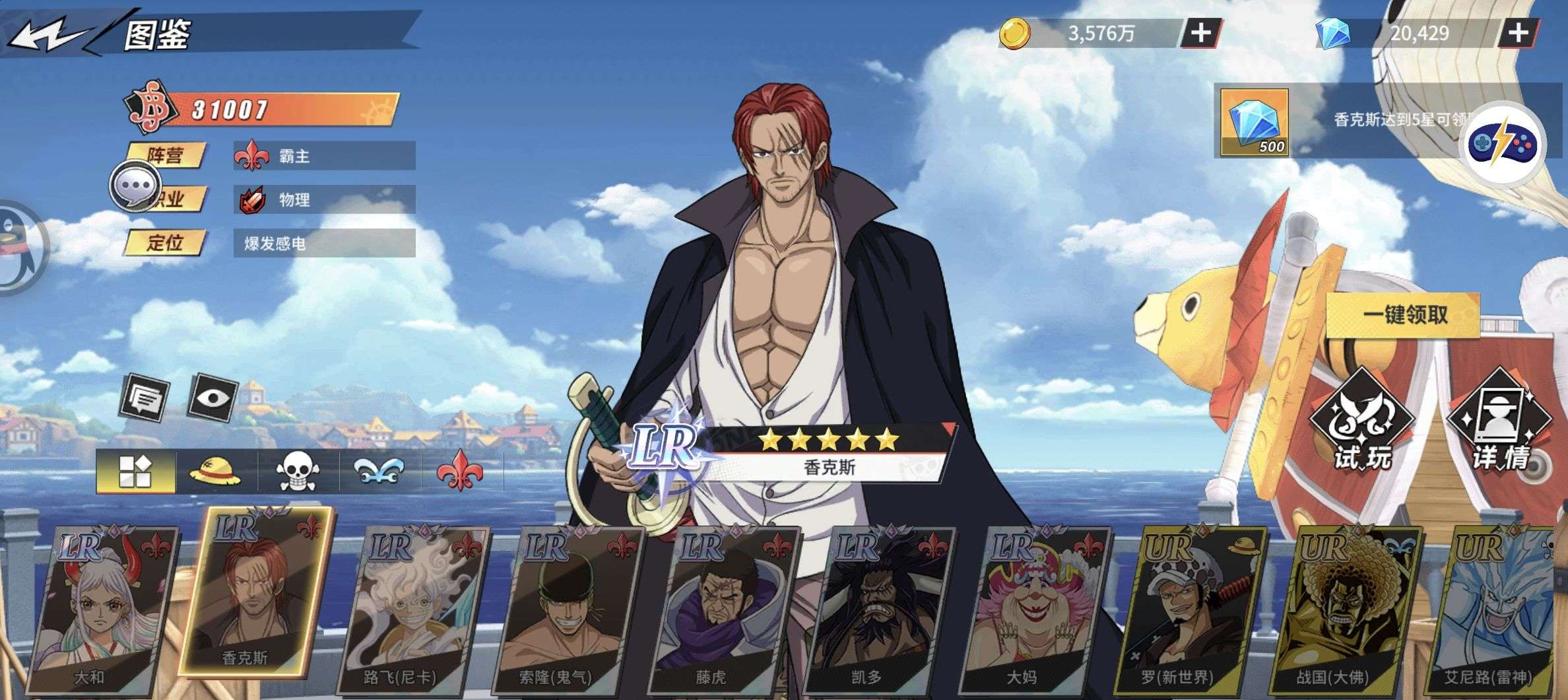
Task: Add more blue diamonds with plus button
Action: [x=1519, y=32]
